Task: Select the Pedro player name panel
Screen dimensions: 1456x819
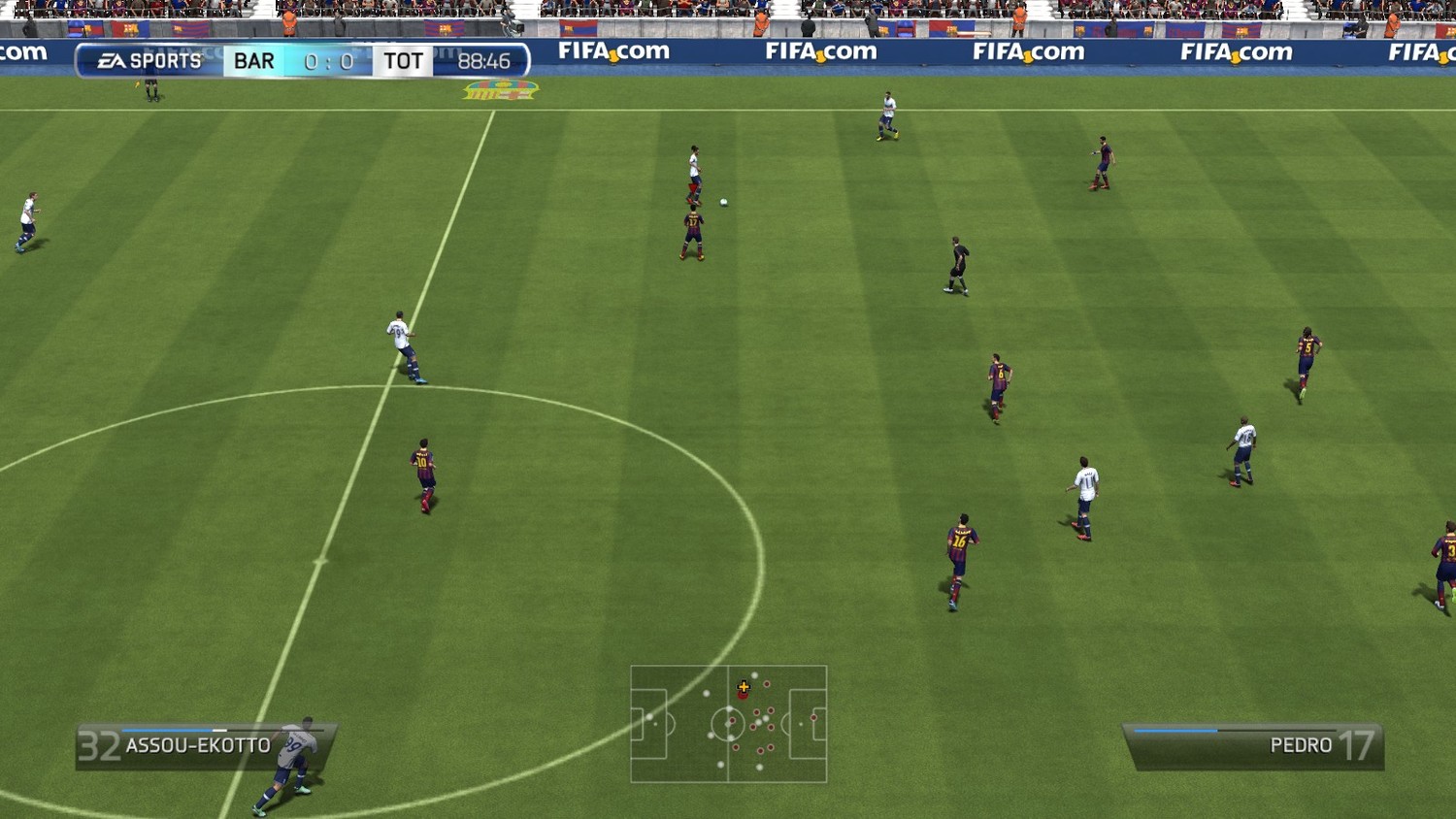Action: [1254, 745]
